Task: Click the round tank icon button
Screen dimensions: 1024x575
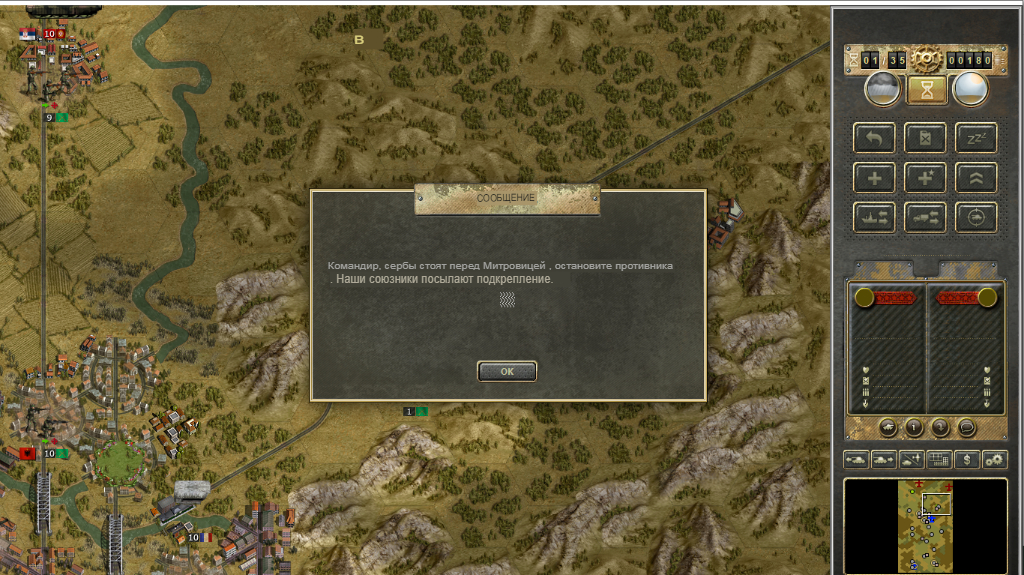Action: click(888, 428)
